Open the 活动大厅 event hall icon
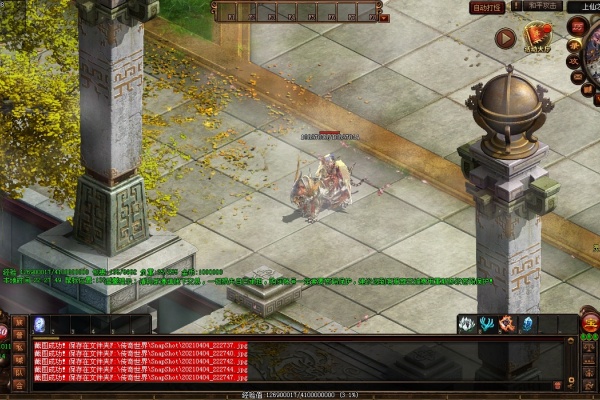Screen dimensions: 600x400 coord(539,38)
